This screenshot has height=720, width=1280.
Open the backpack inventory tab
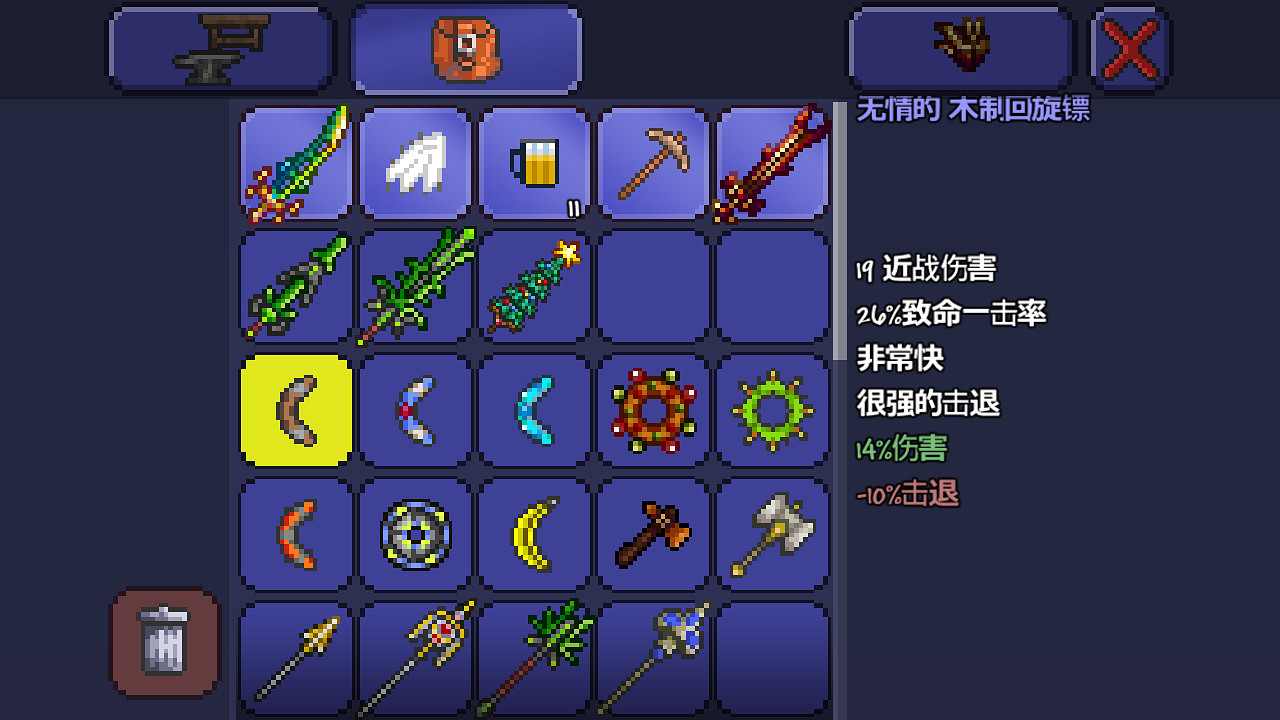point(466,47)
